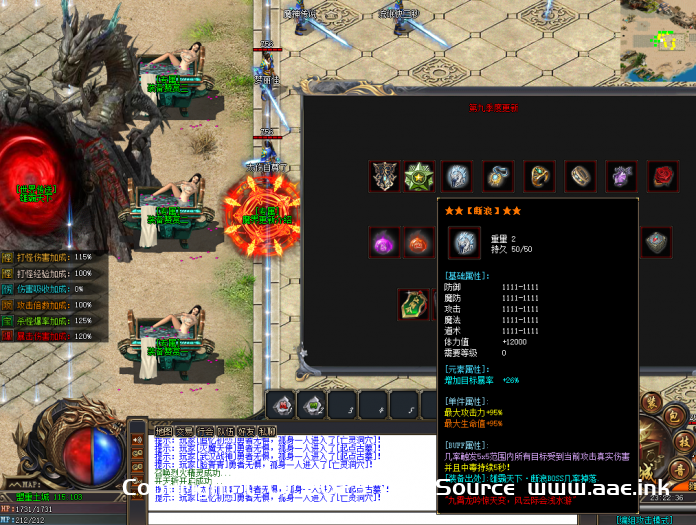The width and height of the screenshot is (696, 525).
Task: Select the red rose item slot
Action: click(663, 177)
